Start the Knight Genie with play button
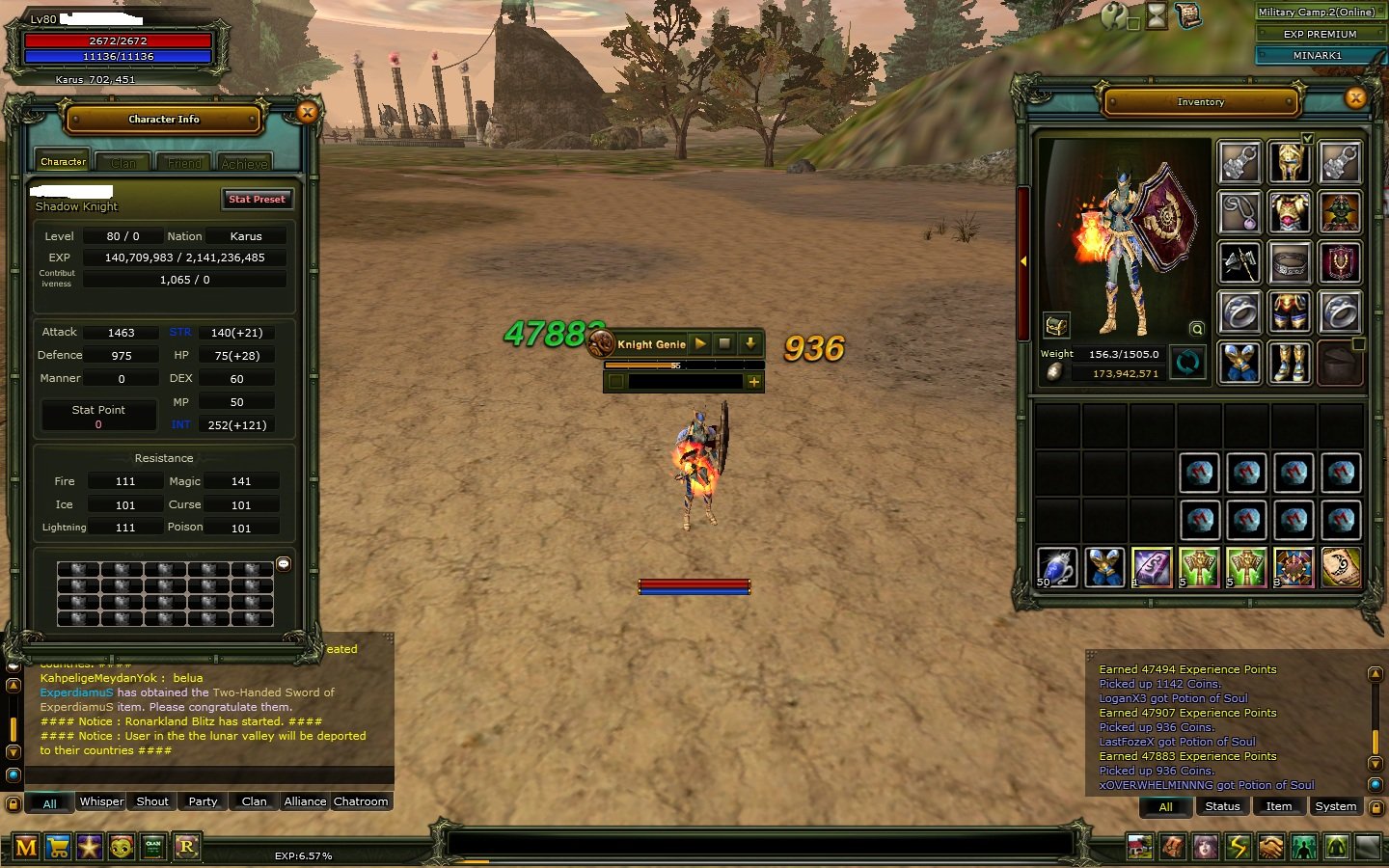 (x=700, y=343)
